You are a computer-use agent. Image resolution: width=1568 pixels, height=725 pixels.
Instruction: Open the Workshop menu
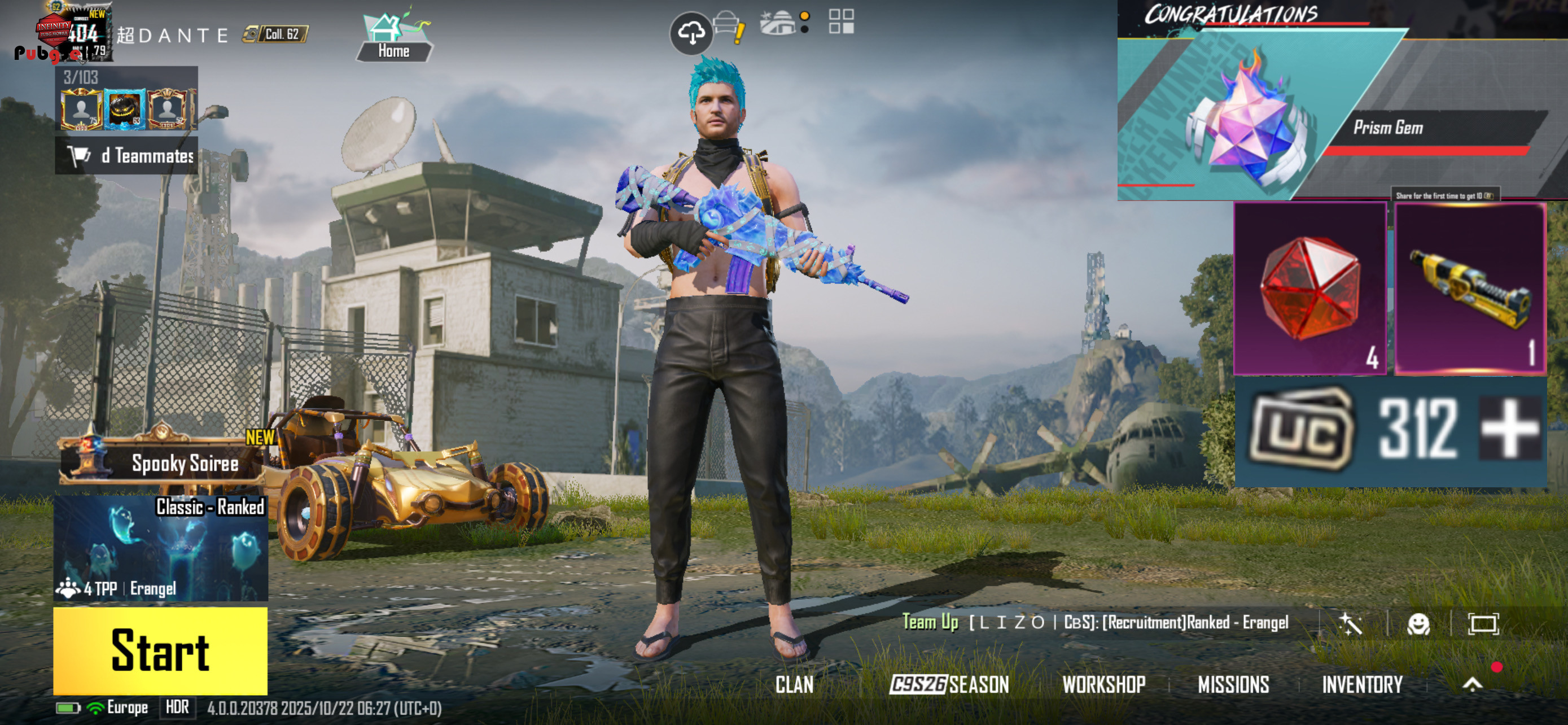coord(1103,684)
